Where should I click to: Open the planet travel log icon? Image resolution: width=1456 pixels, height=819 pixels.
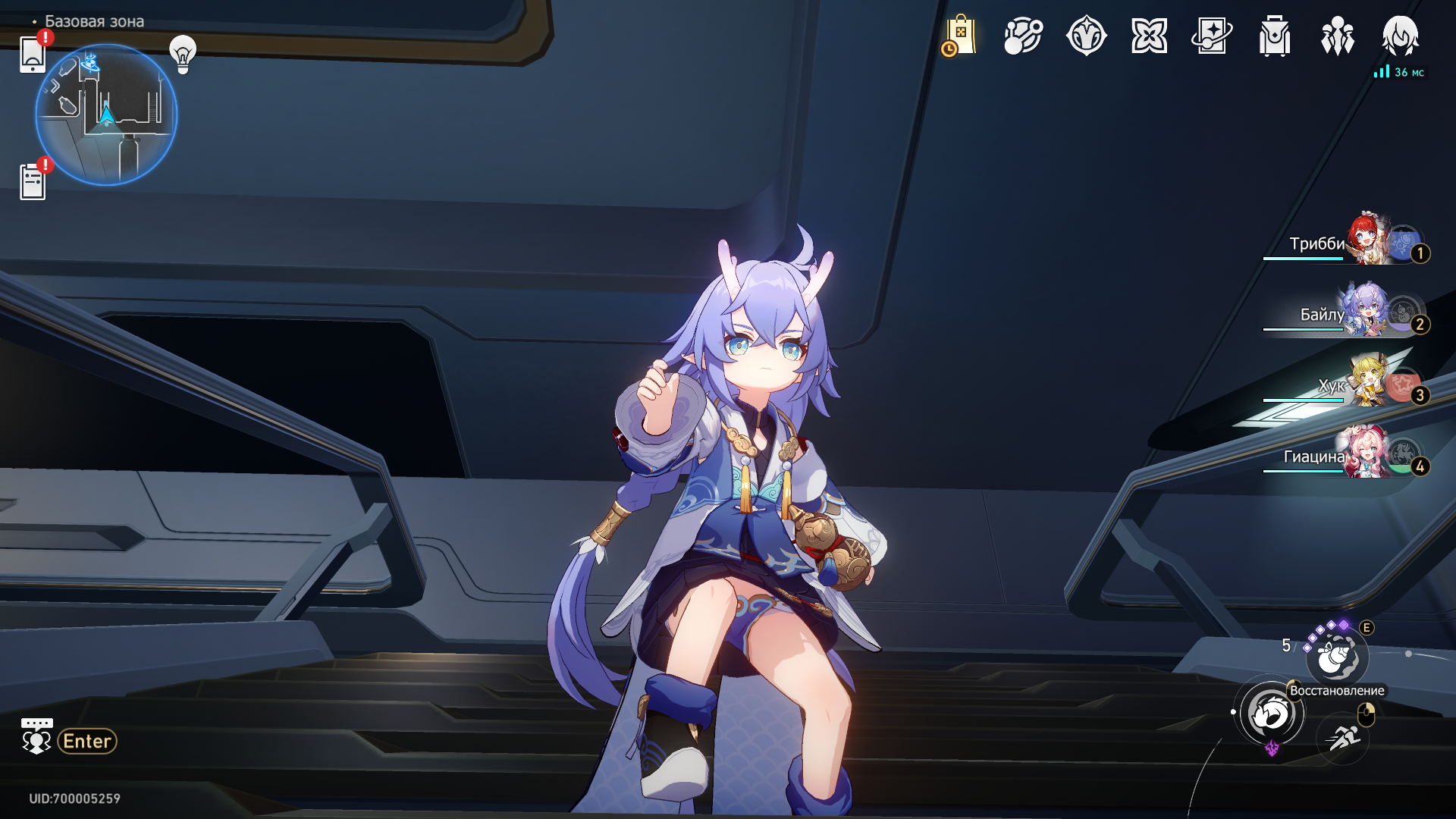point(1023,36)
